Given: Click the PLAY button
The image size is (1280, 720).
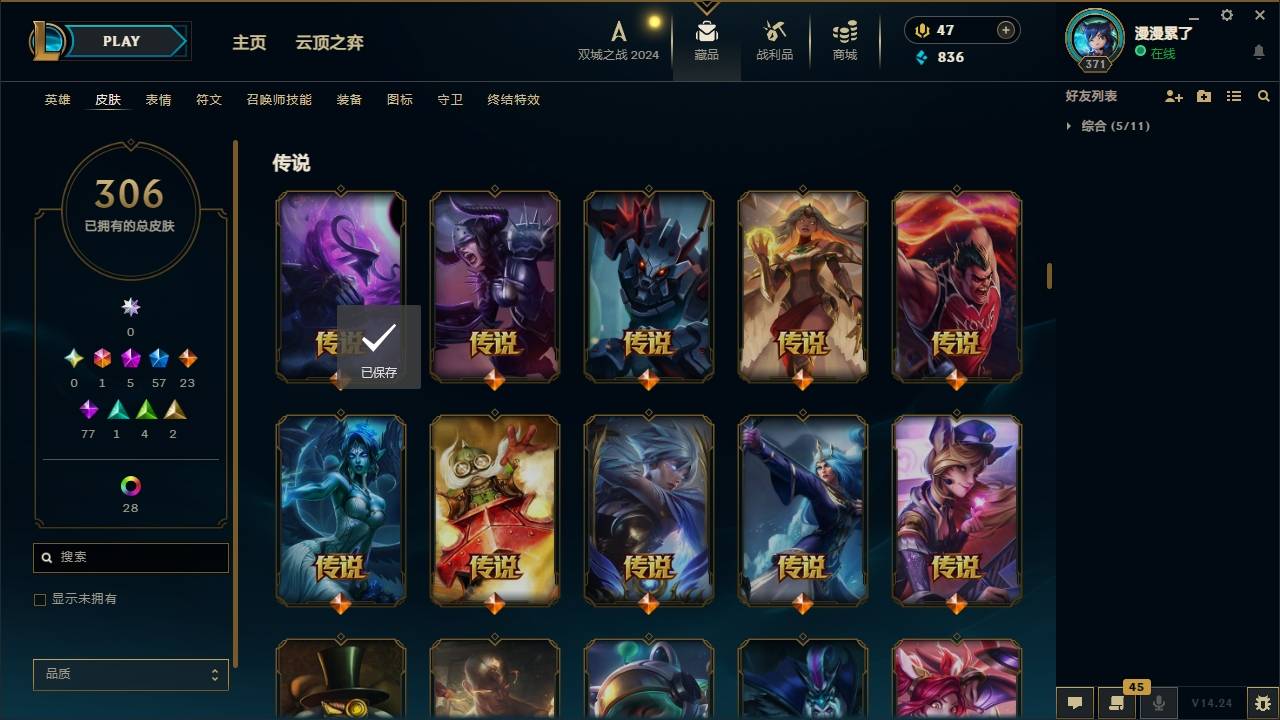Looking at the screenshot, I should point(120,41).
